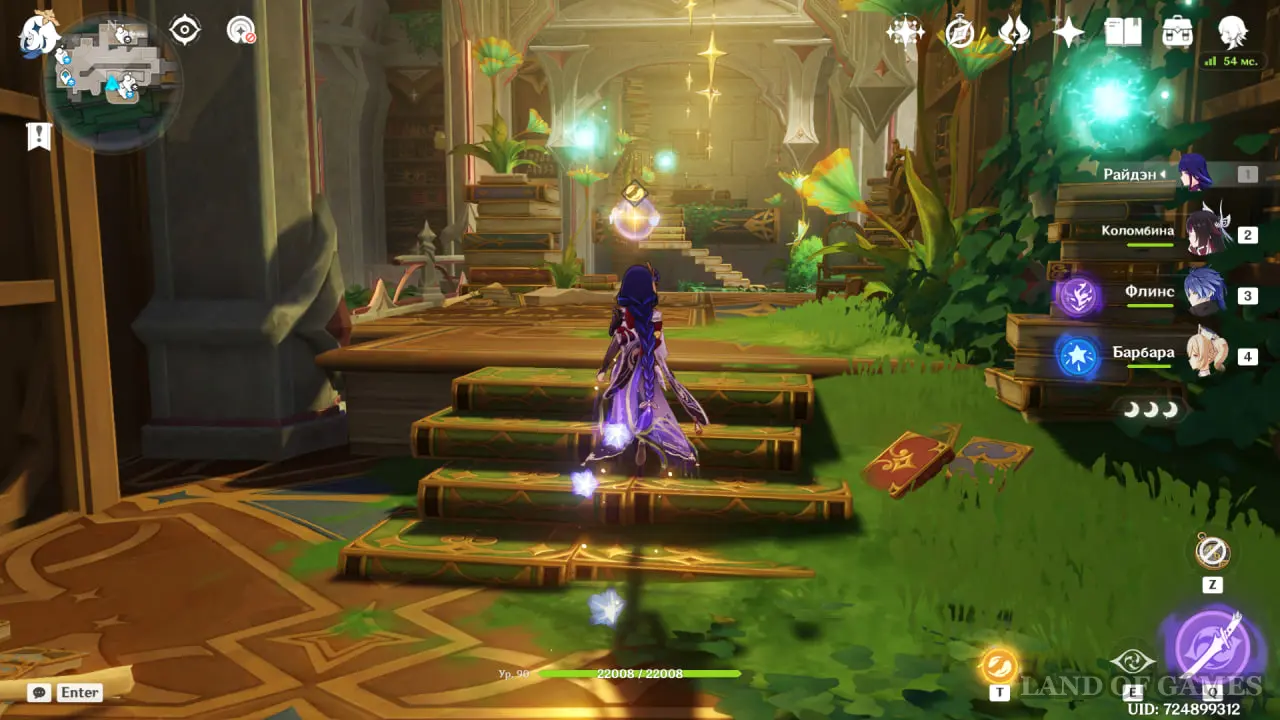Open the character head profile icon
Viewport: 1280px width, 720px height.
click(1232, 32)
